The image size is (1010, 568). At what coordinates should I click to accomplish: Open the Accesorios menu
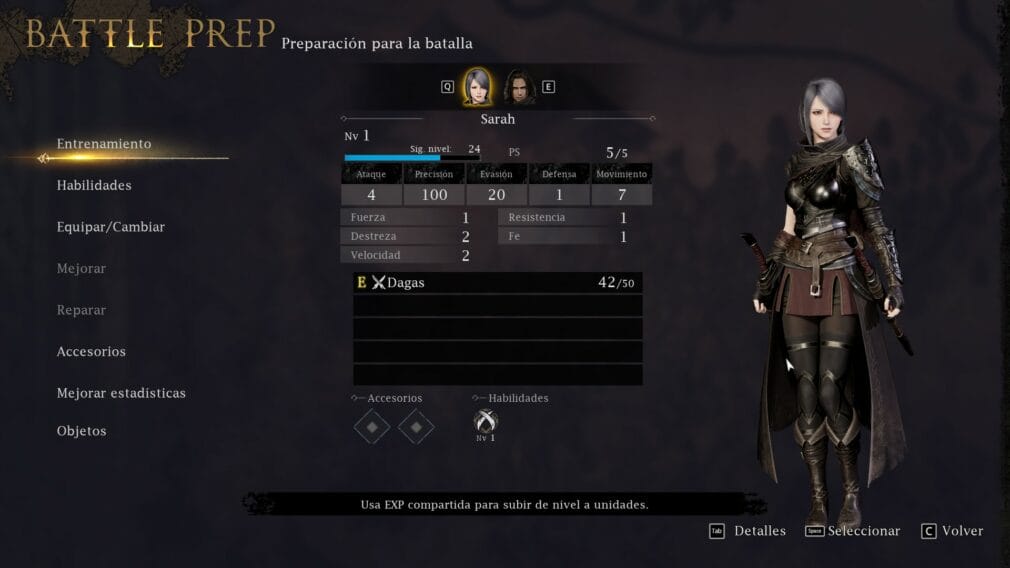tap(91, 352)
